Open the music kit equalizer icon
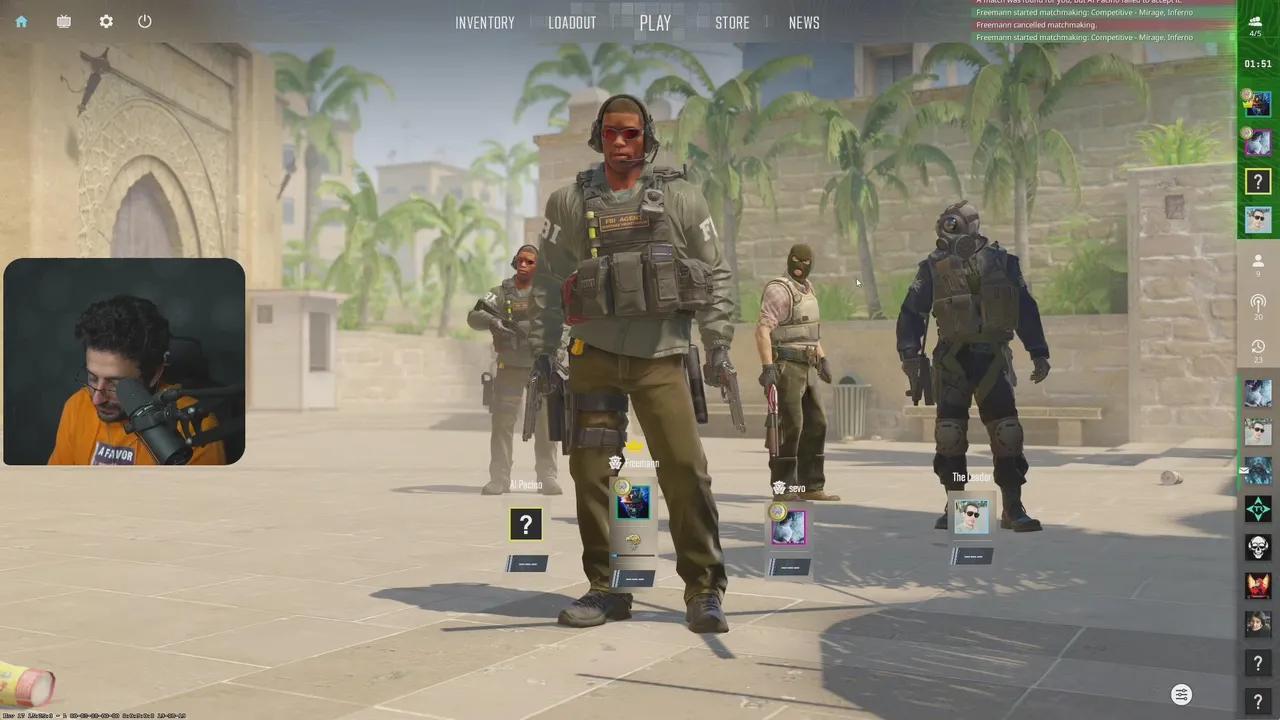Viewport: 1280px width, 720px height. [x=1181, y=694]
